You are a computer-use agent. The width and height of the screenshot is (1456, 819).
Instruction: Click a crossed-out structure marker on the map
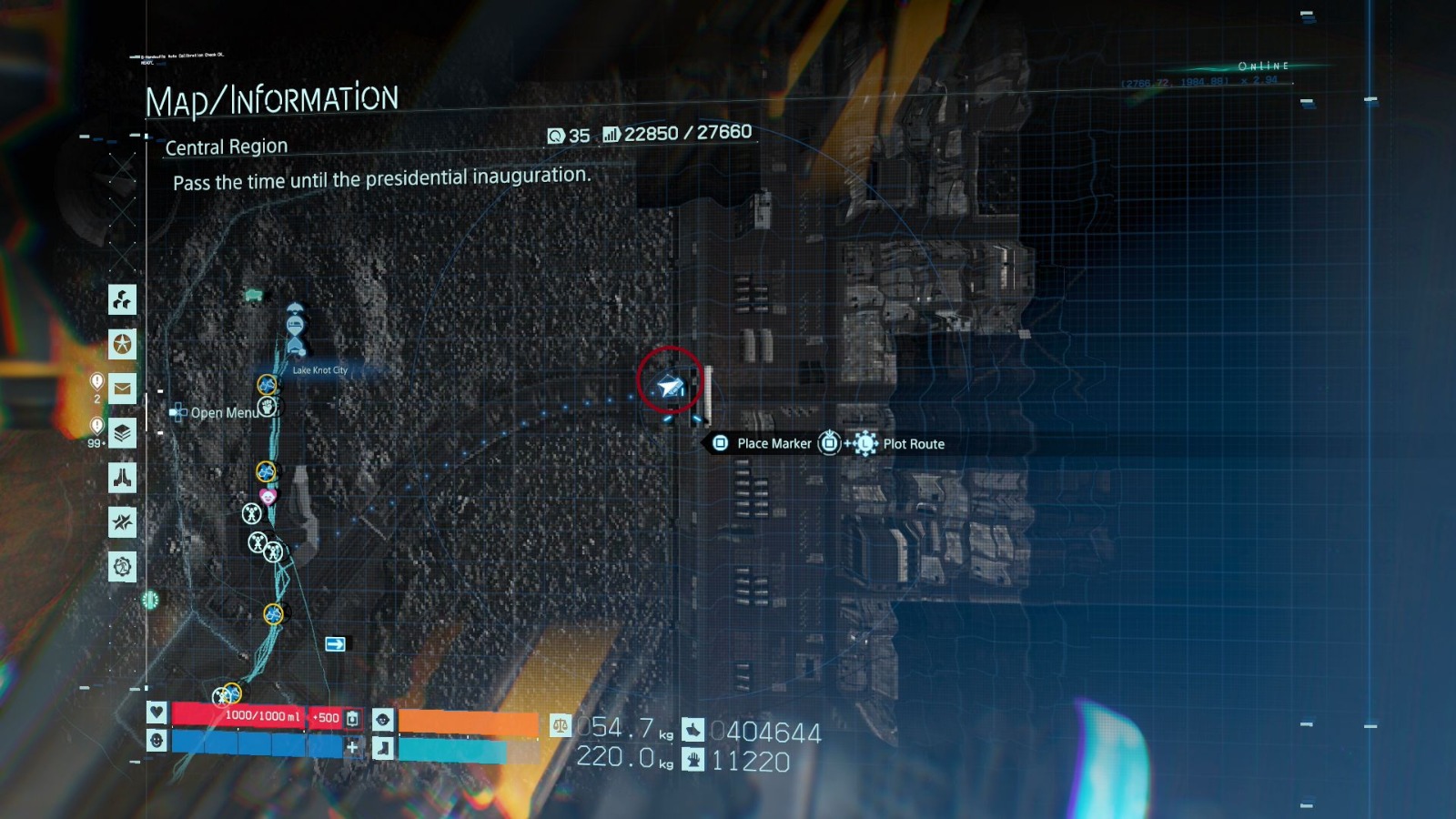pos(252,514)
